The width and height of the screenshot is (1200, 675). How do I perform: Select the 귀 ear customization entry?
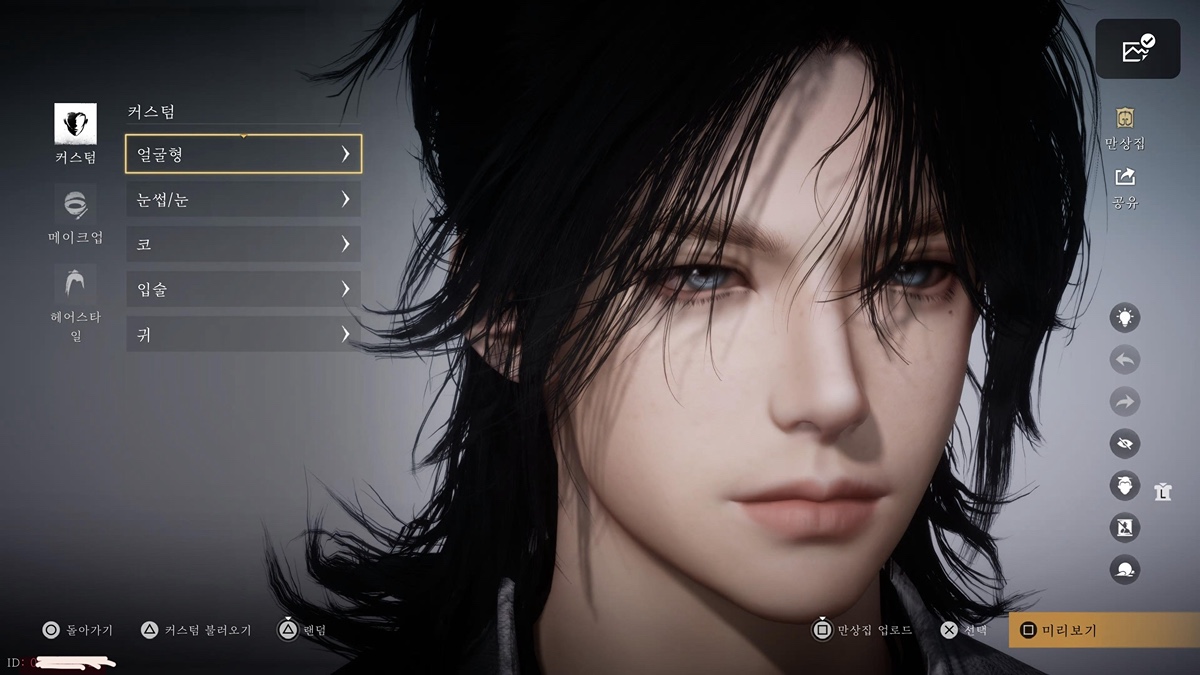[x=243, y=333]
